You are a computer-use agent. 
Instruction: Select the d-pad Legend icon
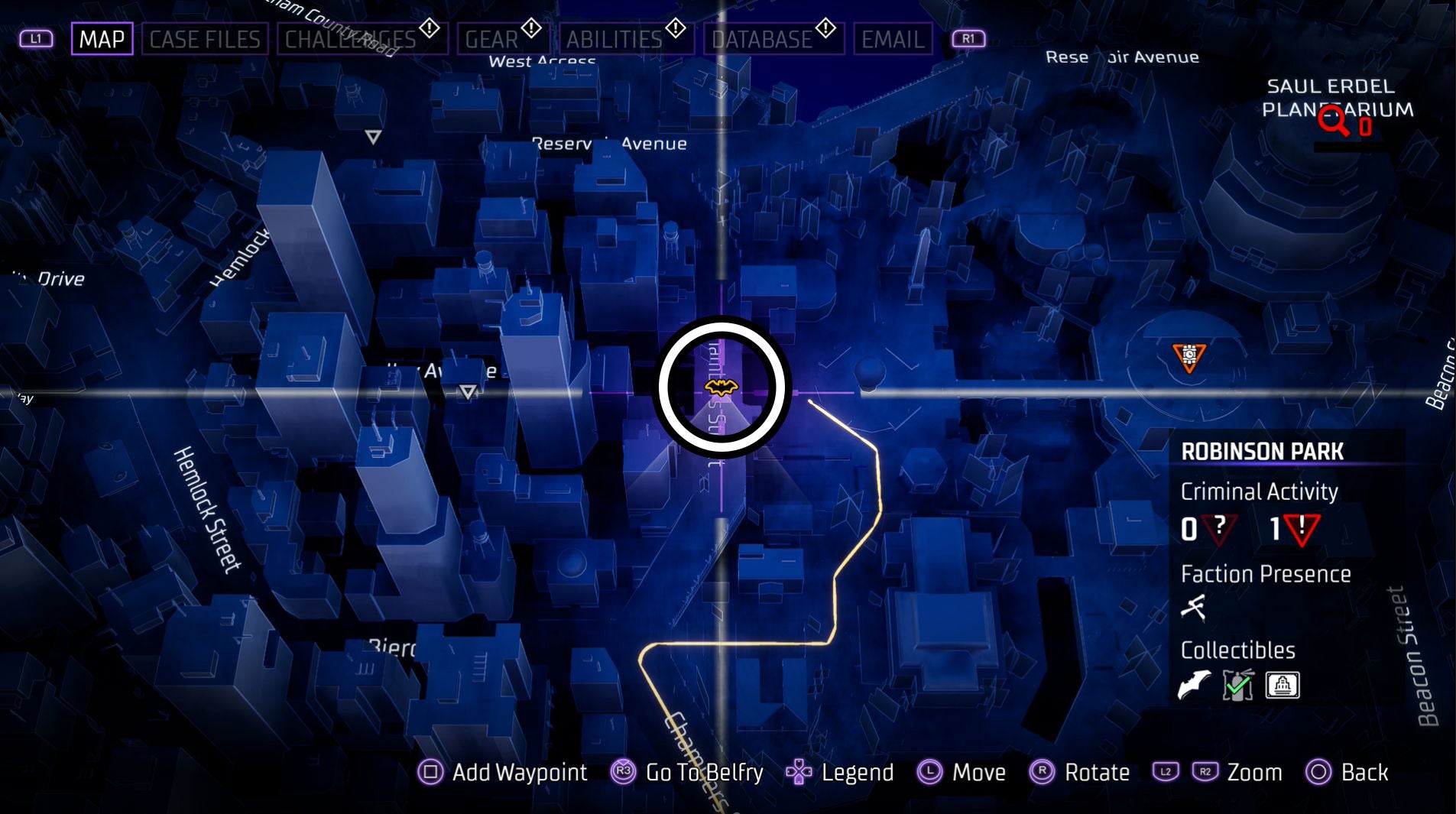(x=800, y=773)
